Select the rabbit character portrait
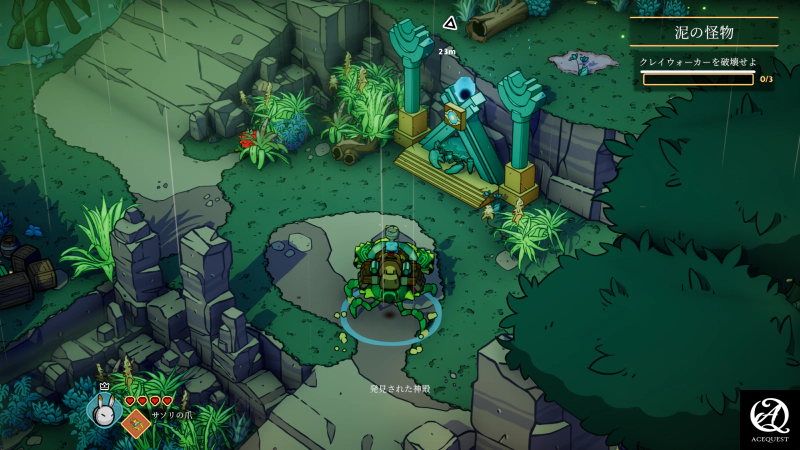800x450 pixels. pyautogui.click(x=103, y=408)
